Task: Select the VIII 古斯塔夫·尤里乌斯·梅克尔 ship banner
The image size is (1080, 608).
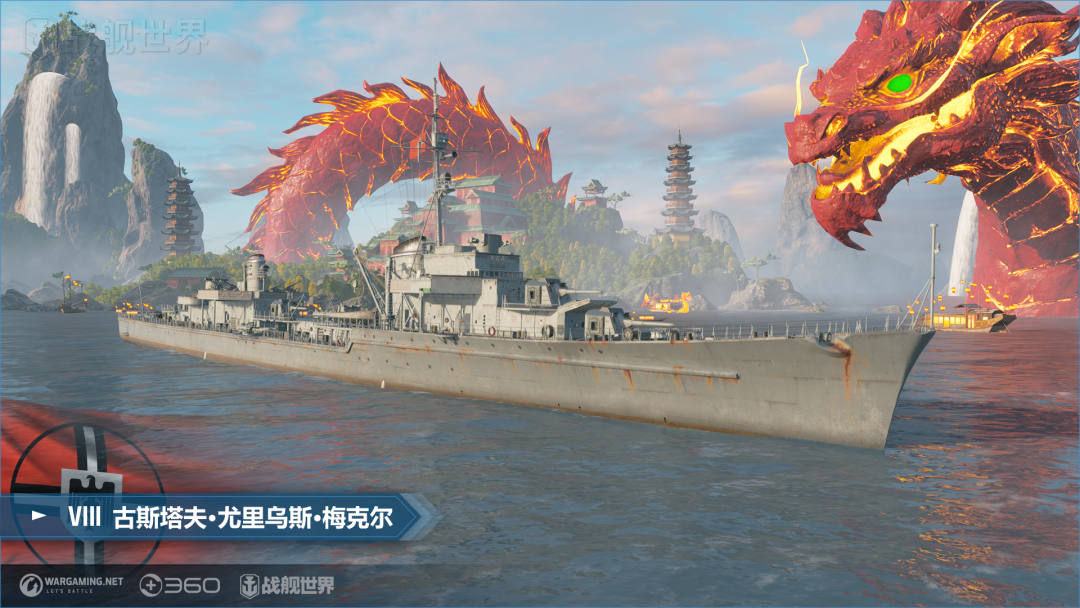Action: pyautogui.click(x=230, y=517)
